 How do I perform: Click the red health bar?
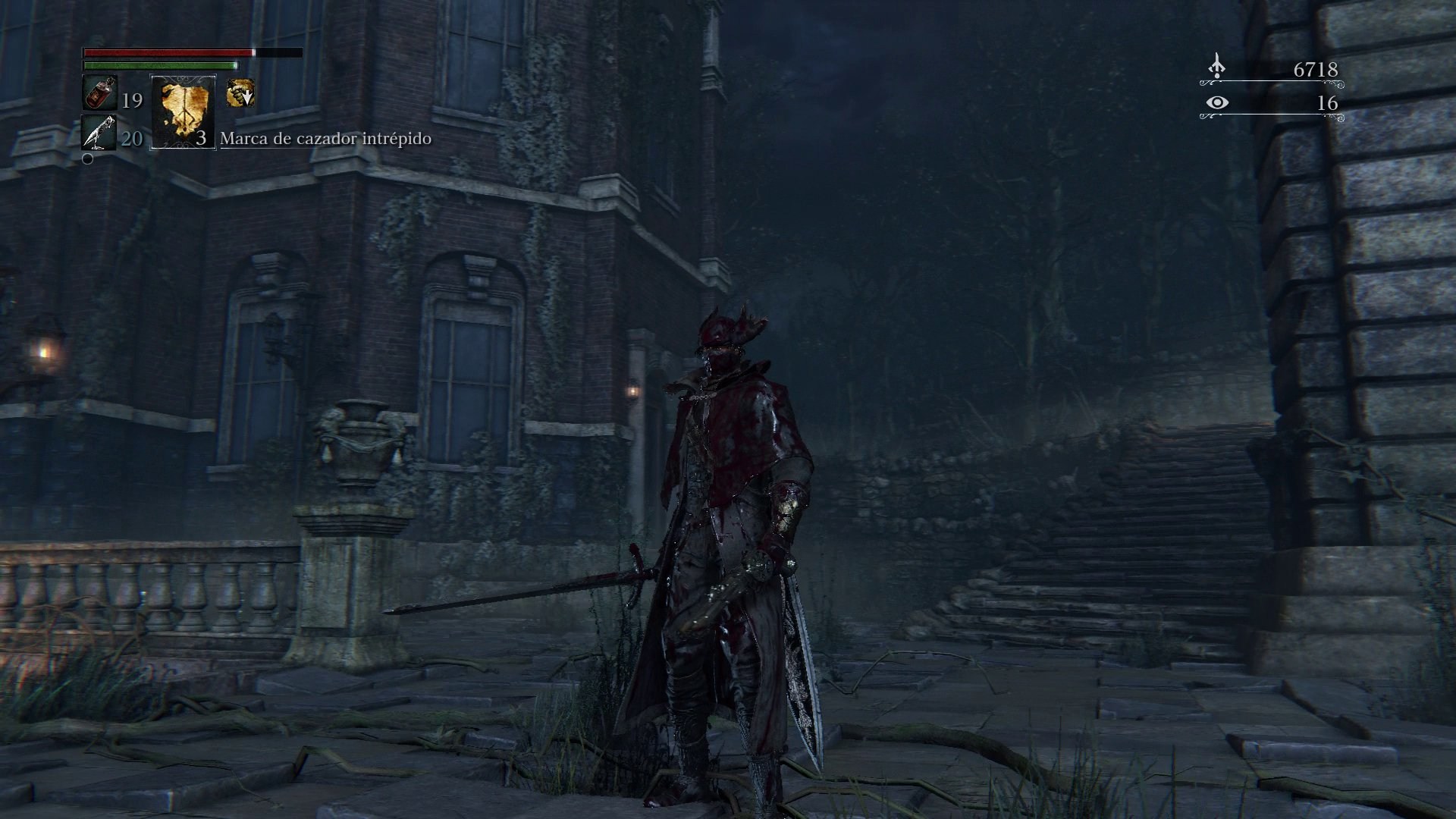[167, 53]
